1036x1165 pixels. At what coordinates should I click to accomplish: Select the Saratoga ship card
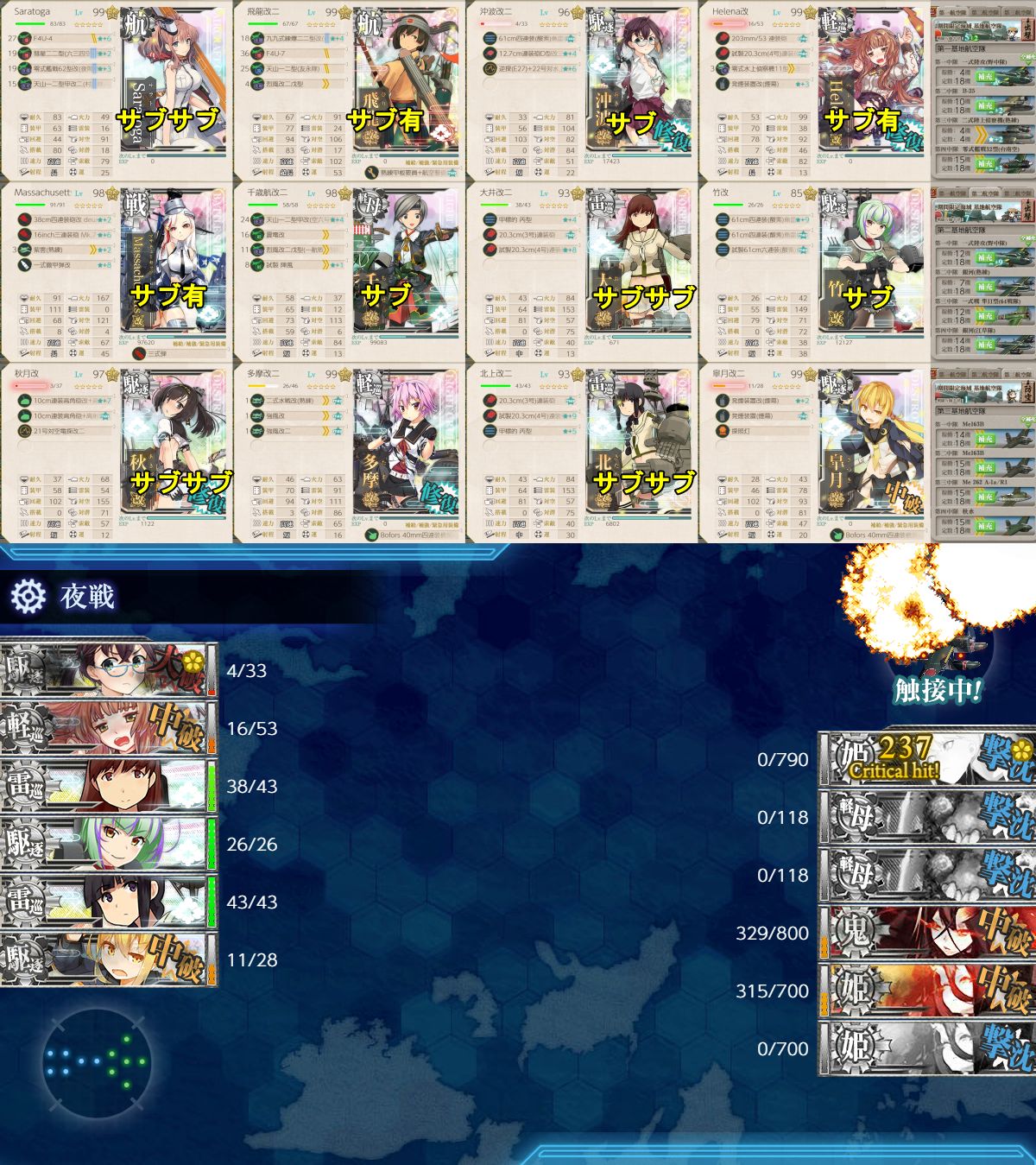[x=117, y=91]
